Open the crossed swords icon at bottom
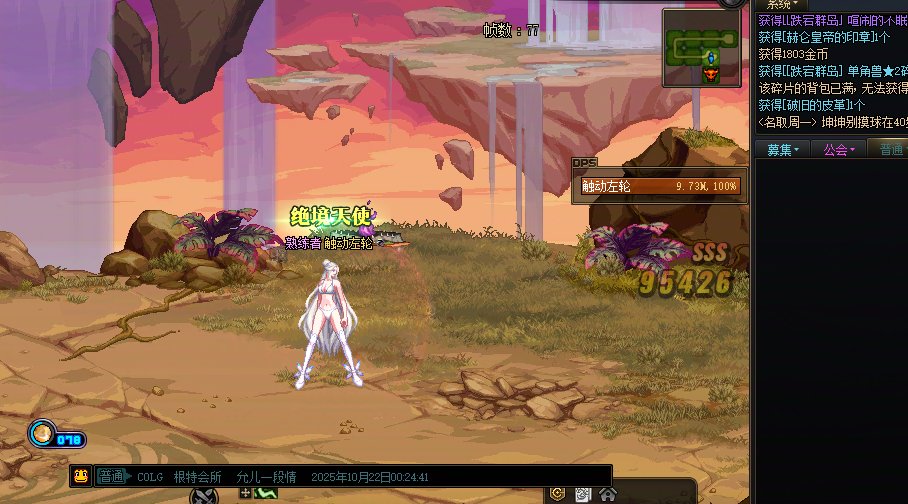Screen dimensions: 908x504 click(x=205, y=495)
